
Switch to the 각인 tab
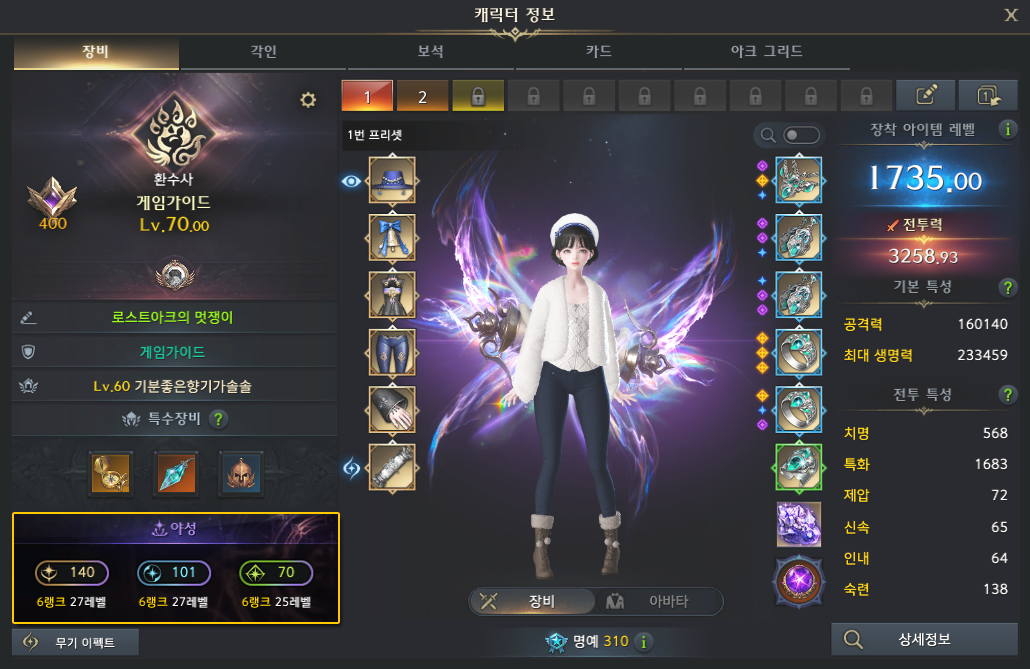(x=263, y=51)
